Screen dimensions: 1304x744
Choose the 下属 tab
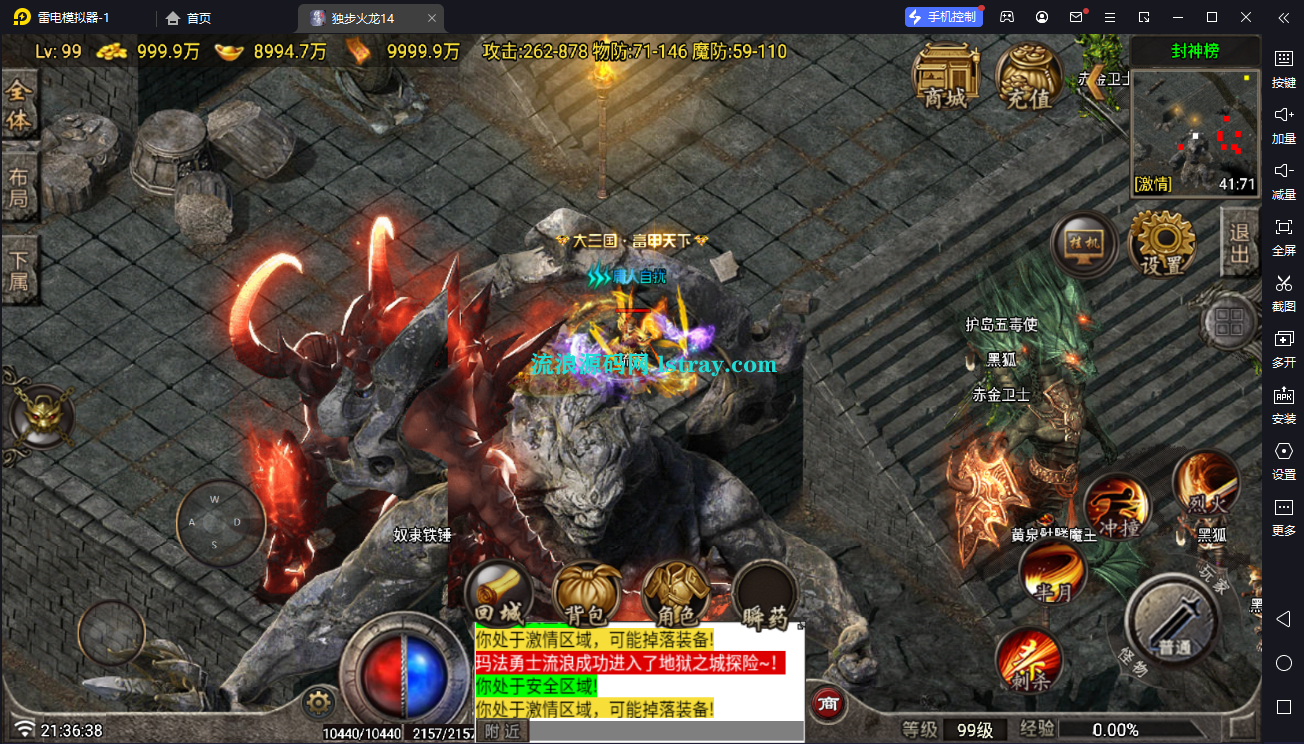pos(20,269)
